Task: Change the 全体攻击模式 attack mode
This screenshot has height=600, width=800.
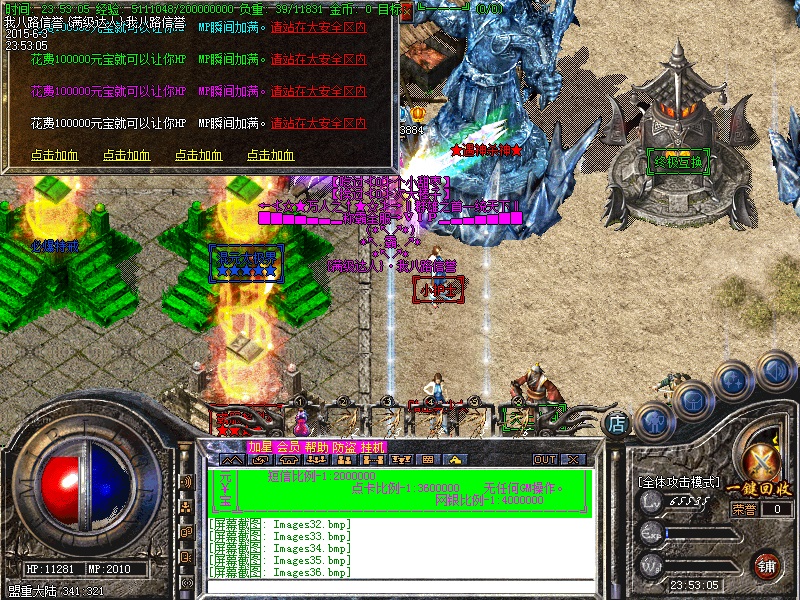Action: 678,482
